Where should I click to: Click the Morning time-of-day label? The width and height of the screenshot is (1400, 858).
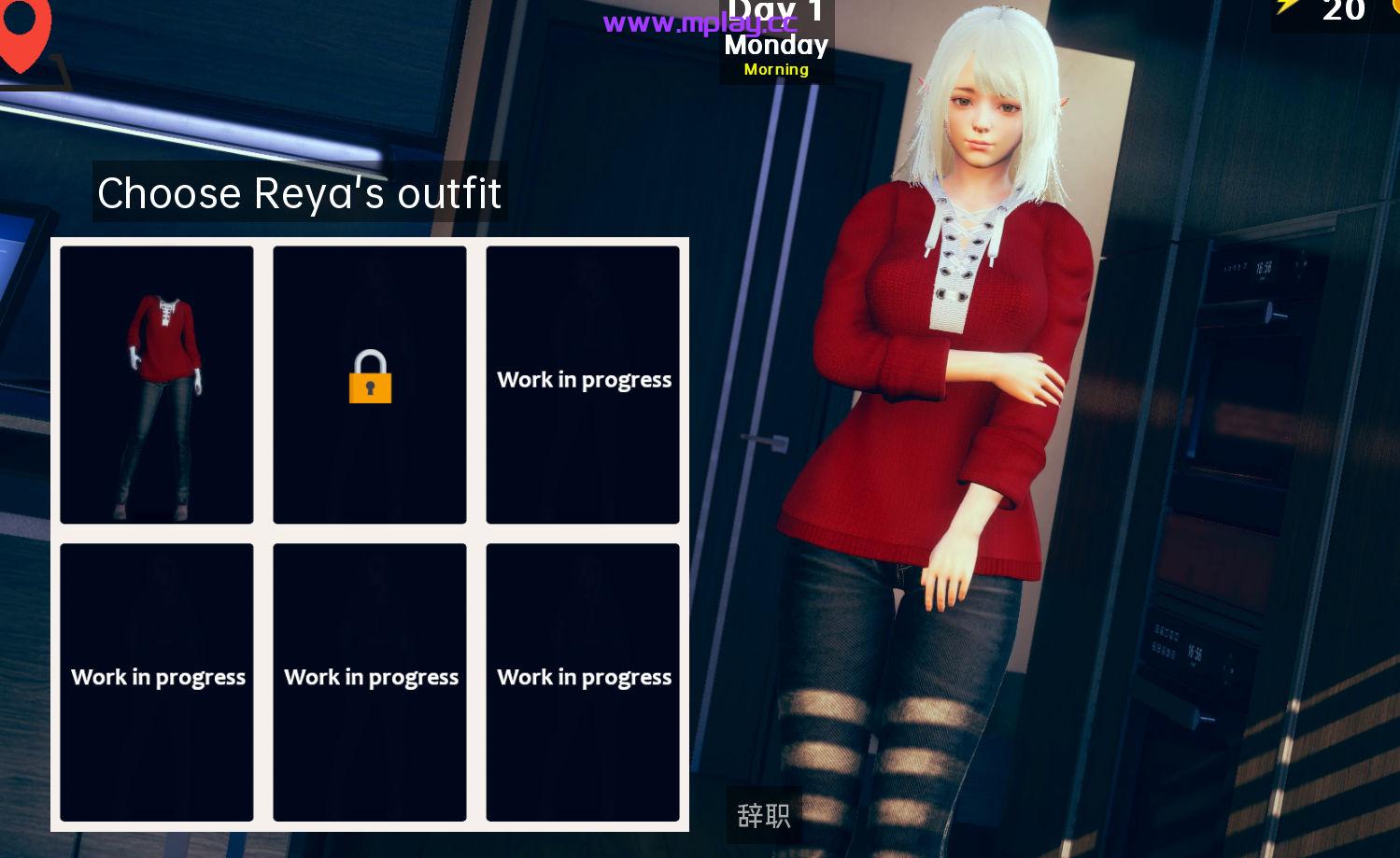tap(775, 69)
